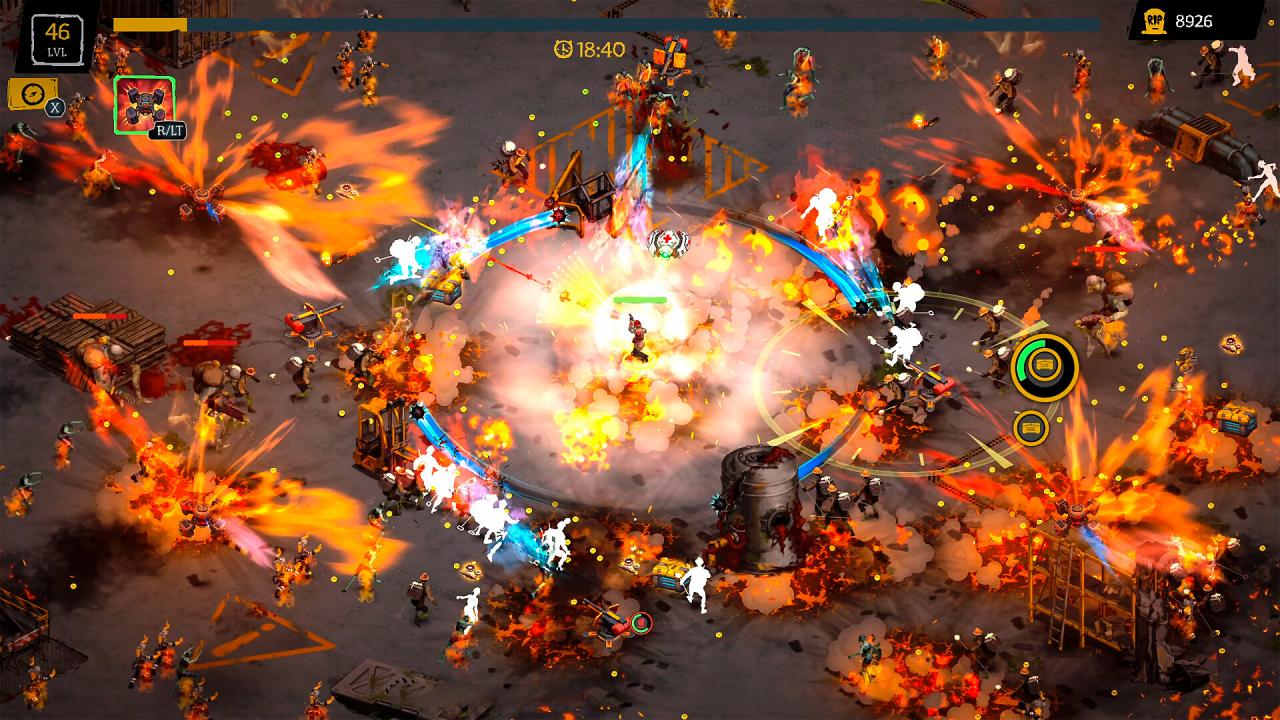Click the player character in the arena center
This screenshot has width=1280, height=720.
click(x=637, y=335)
